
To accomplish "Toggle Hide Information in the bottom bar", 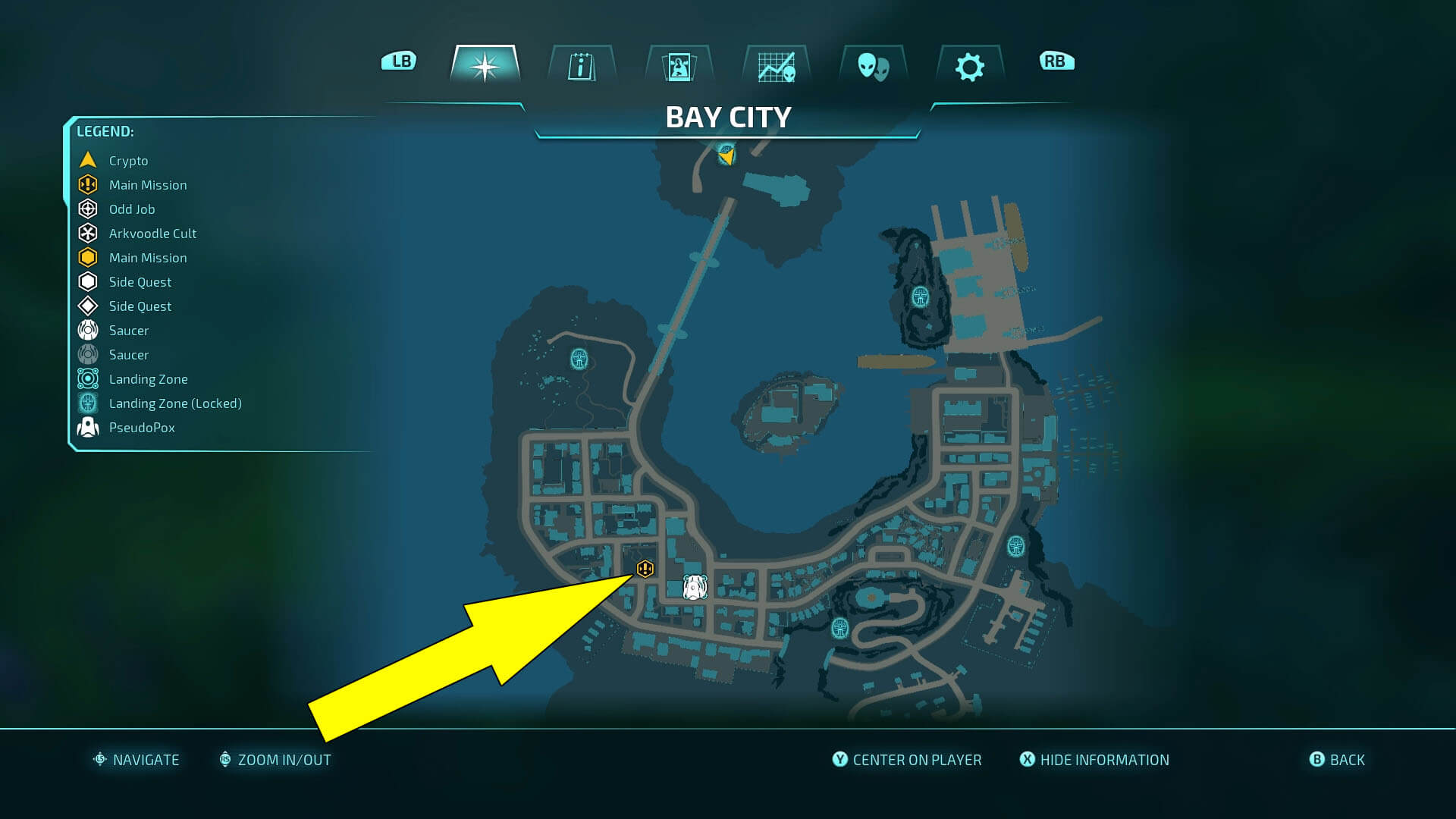I will (x=1094, y=759).
